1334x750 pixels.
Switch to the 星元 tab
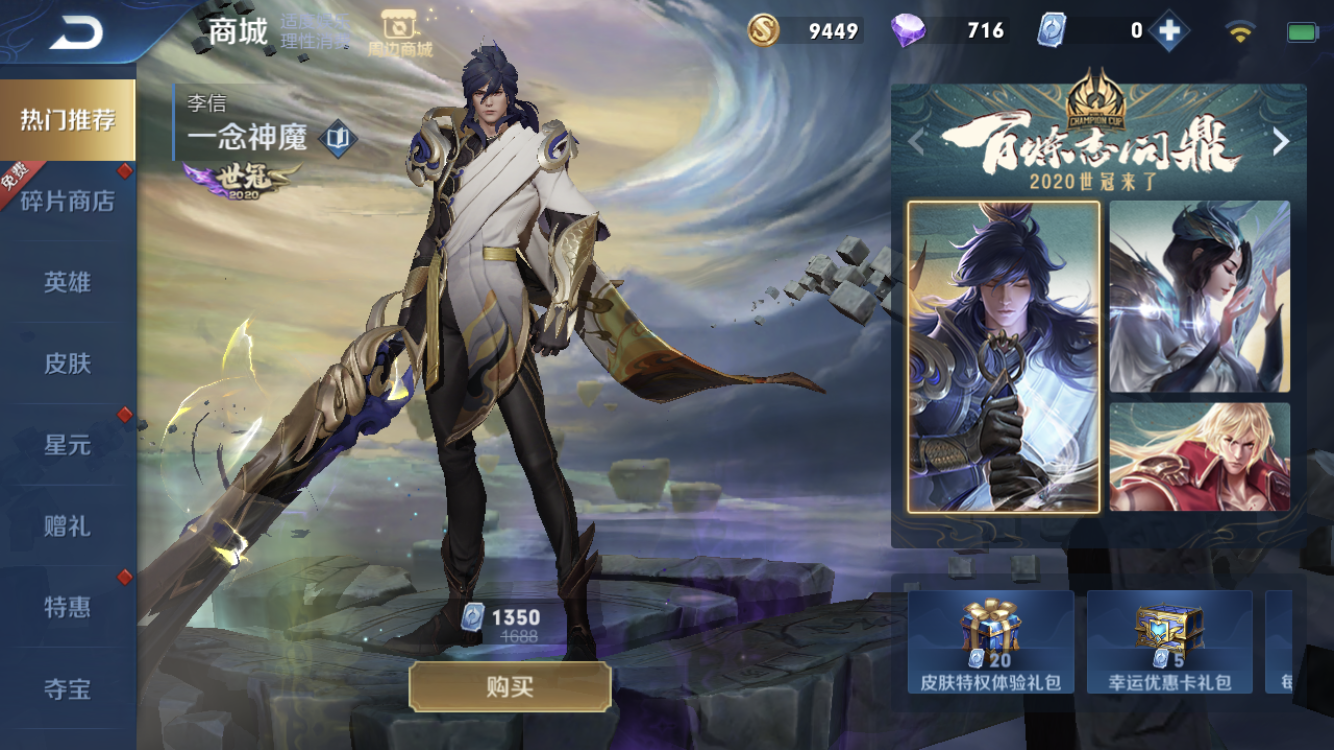tap(68, 444)
